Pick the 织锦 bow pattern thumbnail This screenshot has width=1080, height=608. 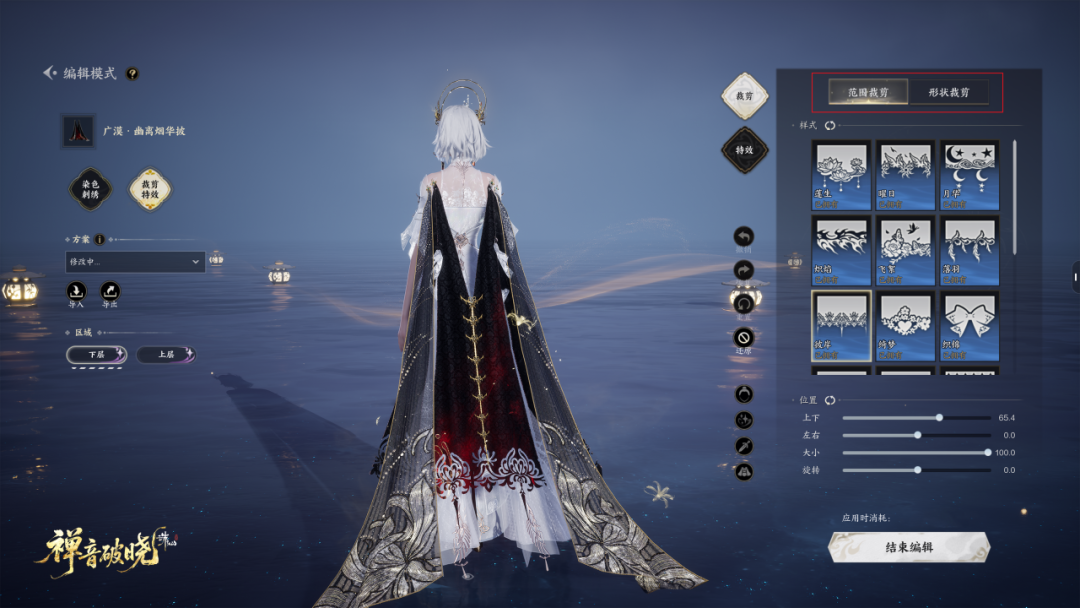970,325
